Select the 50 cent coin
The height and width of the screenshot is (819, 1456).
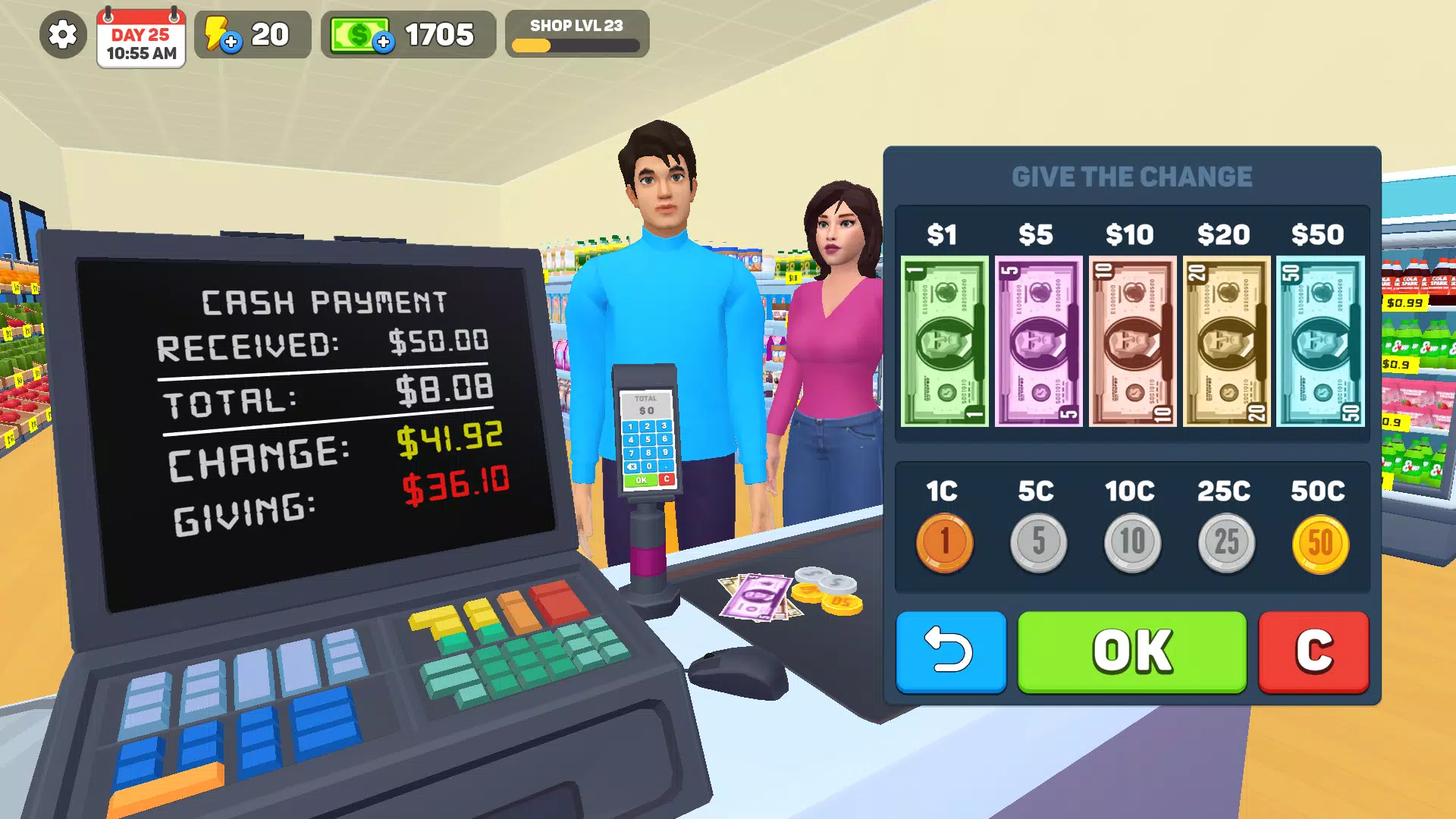[1319, 540]
